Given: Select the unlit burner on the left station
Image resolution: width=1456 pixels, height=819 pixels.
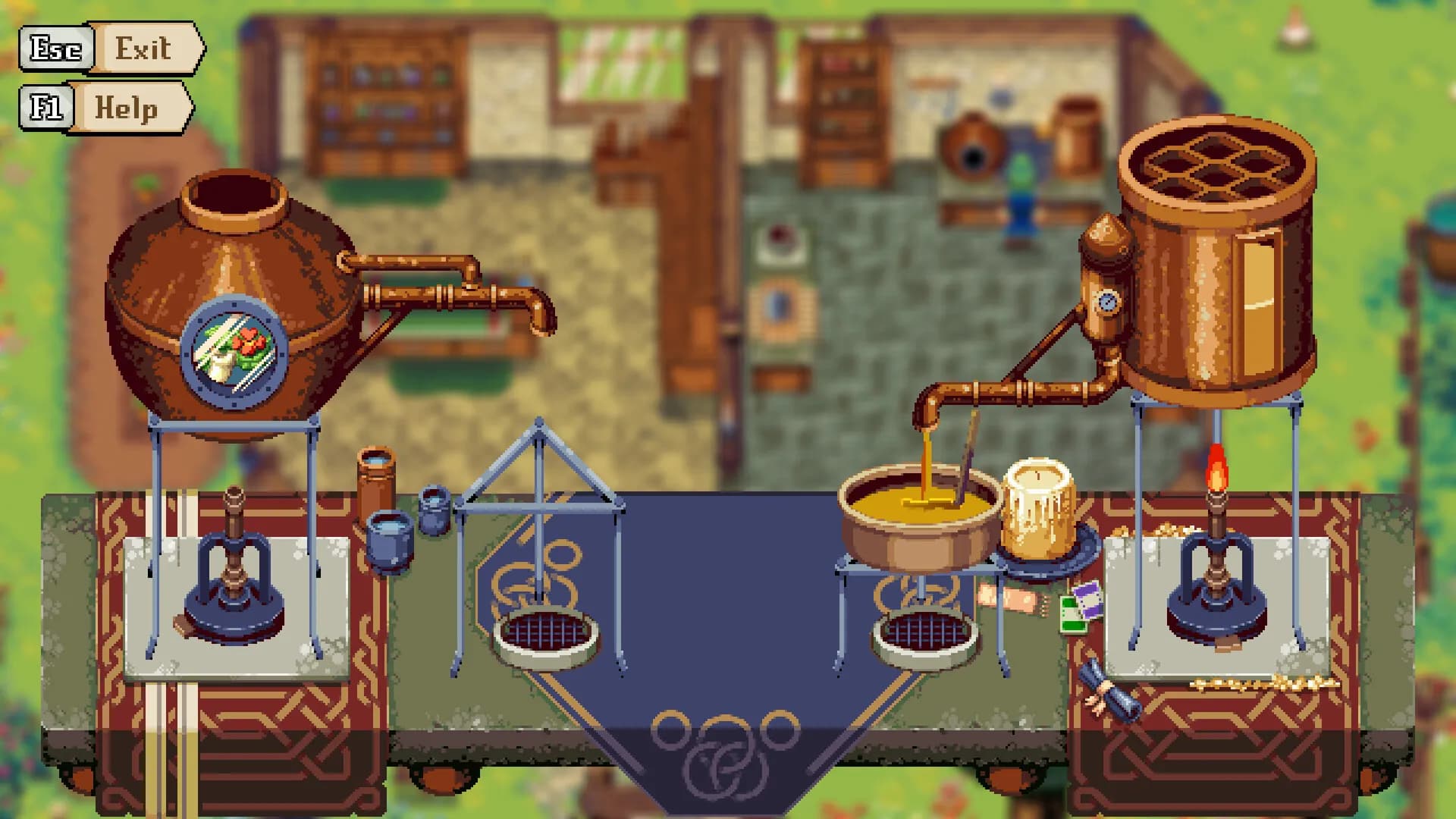Looking at the screenshot, I should coord(235,576).
